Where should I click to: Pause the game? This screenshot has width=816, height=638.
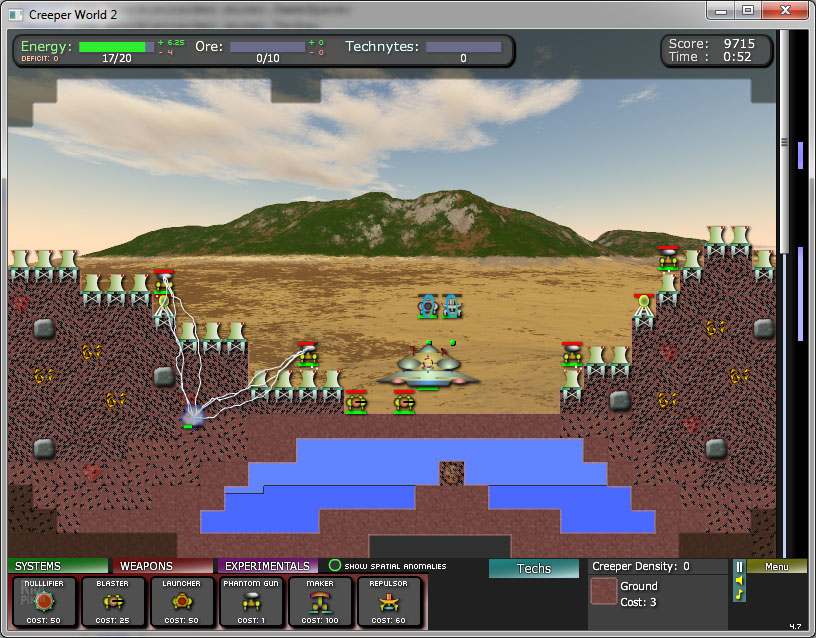pyautogui.click(x=739, y=567)
